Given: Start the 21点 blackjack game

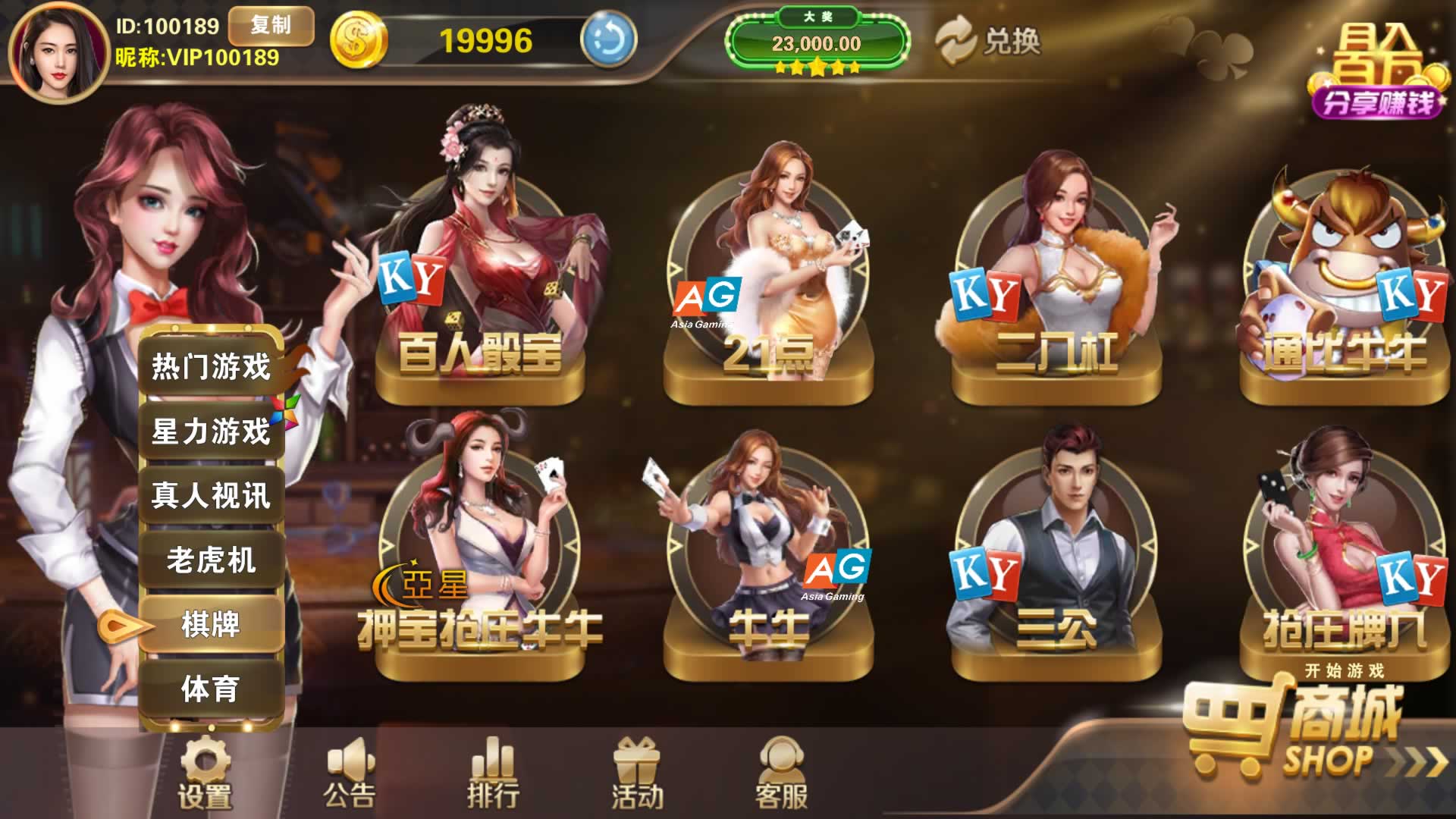Looking at the screenshot, I should pos(768,288).
